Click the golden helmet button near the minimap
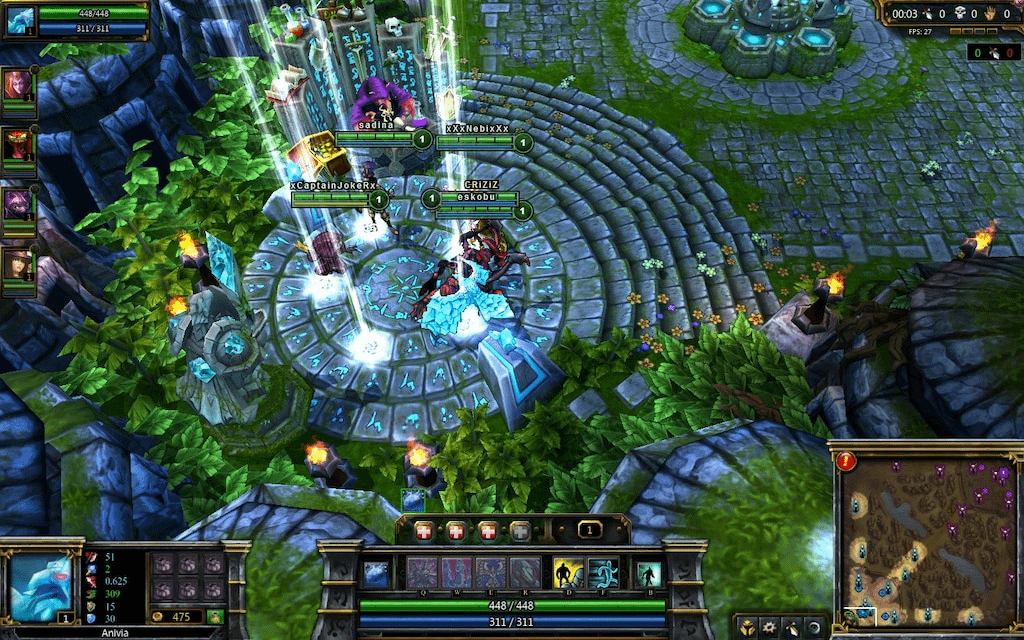The image size is (1024, 640). click(748, 628)
